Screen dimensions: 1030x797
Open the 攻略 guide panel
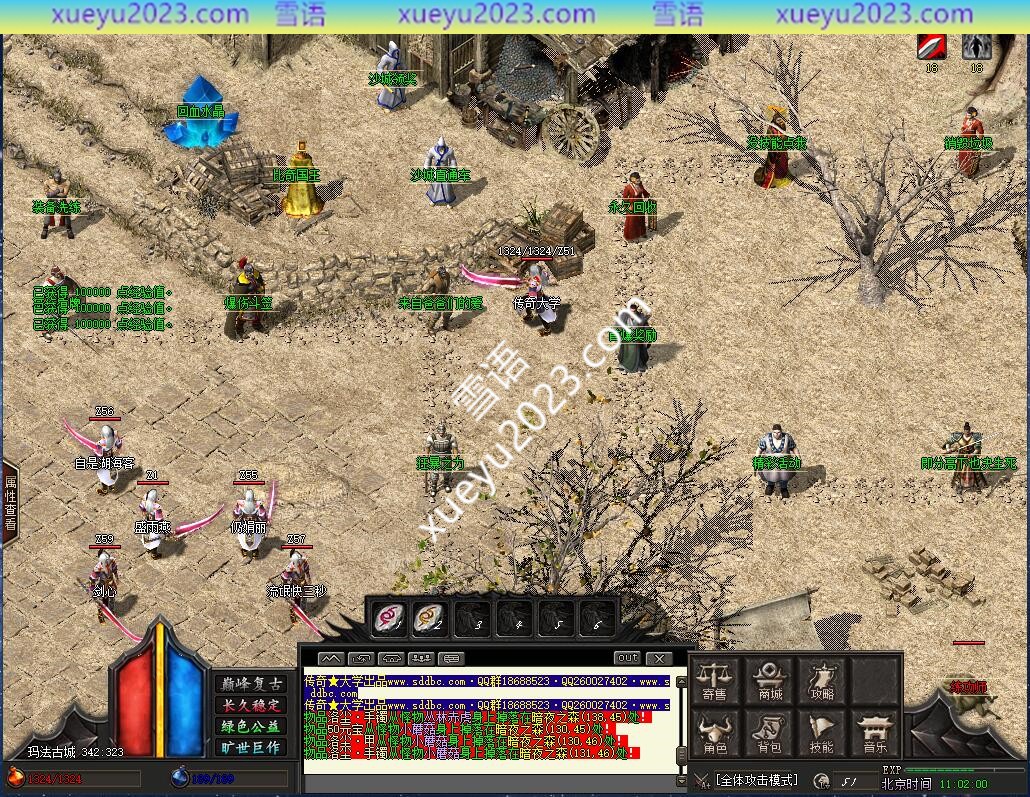tap(823, 679)
